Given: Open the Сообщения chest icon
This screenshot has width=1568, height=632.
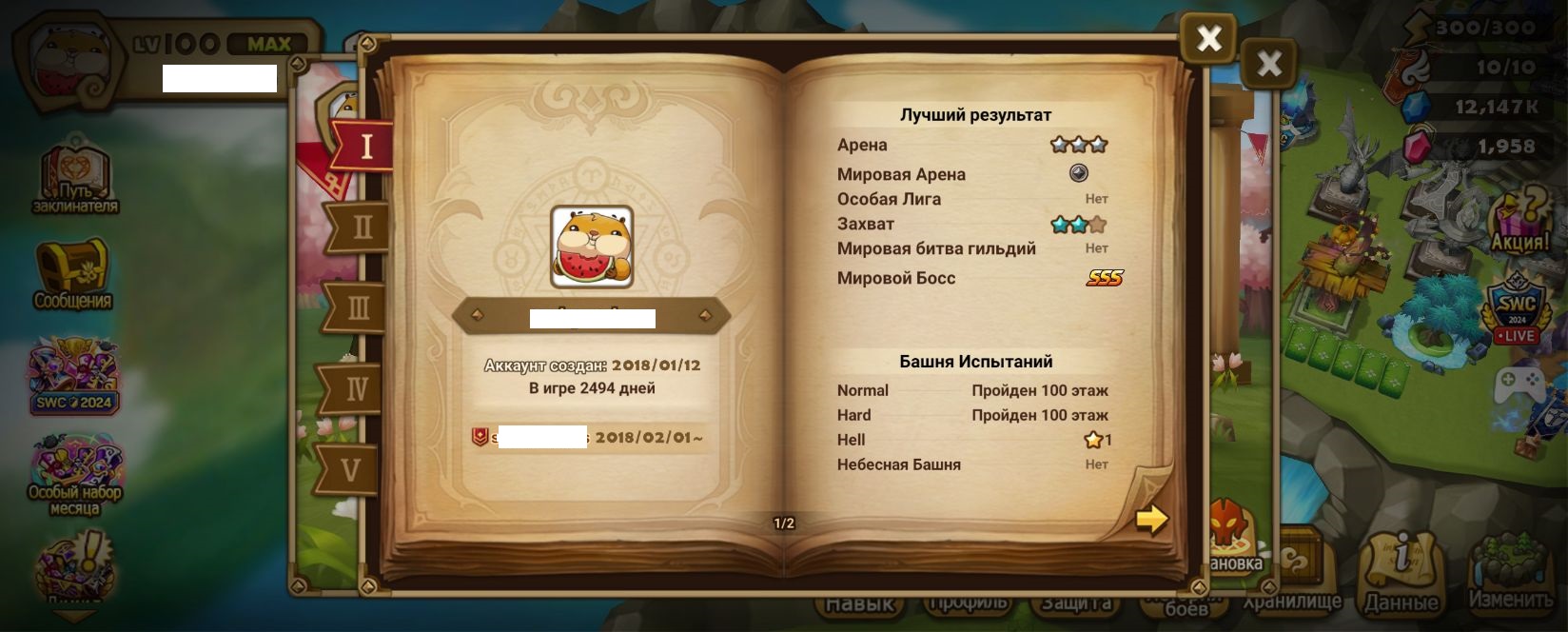Looking at the screenshot, I should click(x=72, y=273).
